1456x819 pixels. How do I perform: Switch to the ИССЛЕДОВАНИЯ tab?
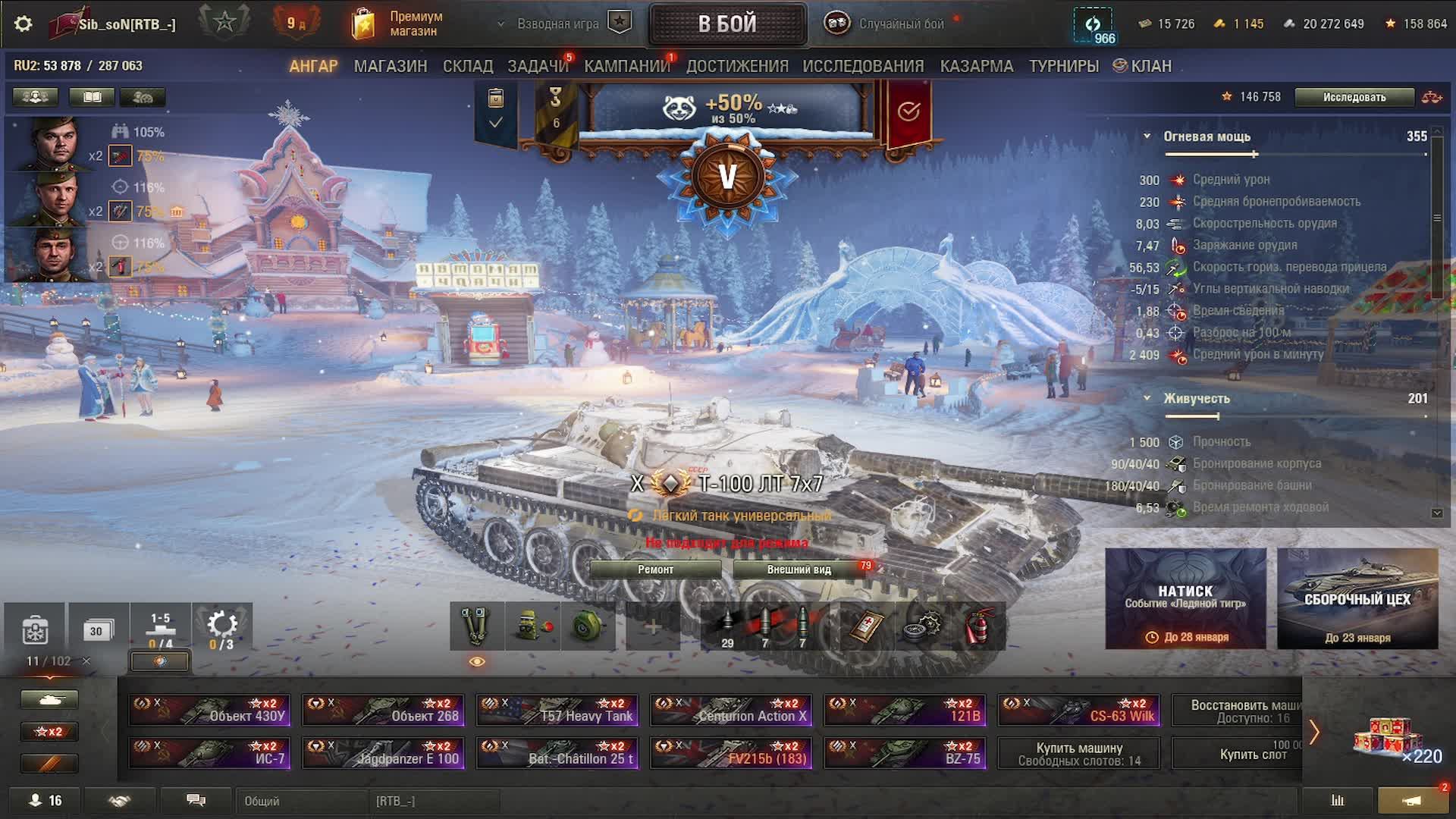(863, 67)
